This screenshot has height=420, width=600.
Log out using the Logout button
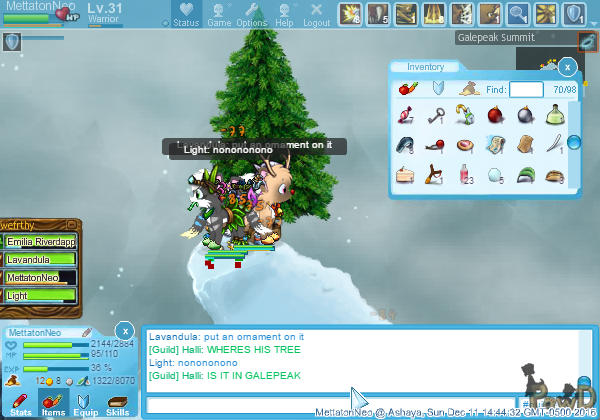click(316, 15)
